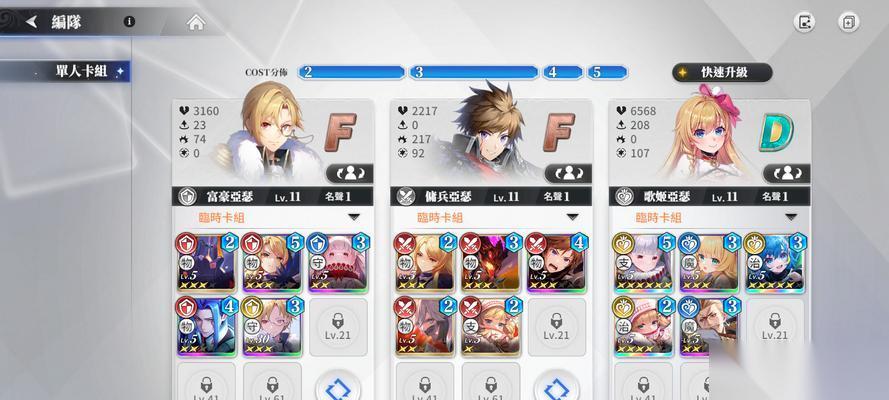Viewport: 889px width, 400px height.
Task: Open the 富豪亞瑟 臨時卡組 deck dropdown
Action: pos(354,217)
